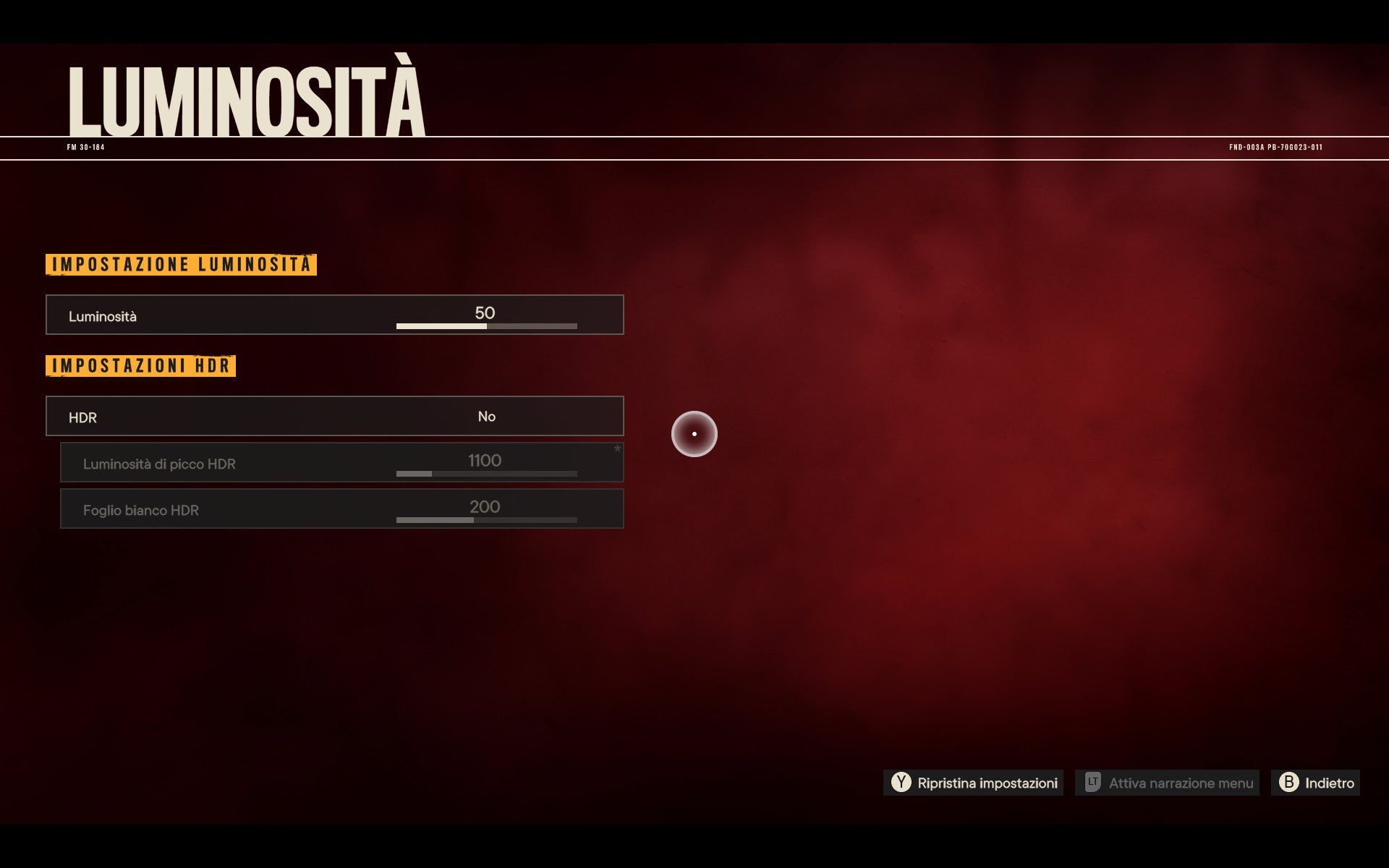Select the Luminosità di picco HDR slider
Image resolution: width=1389 pixels, height=868 pixels.
486,474
